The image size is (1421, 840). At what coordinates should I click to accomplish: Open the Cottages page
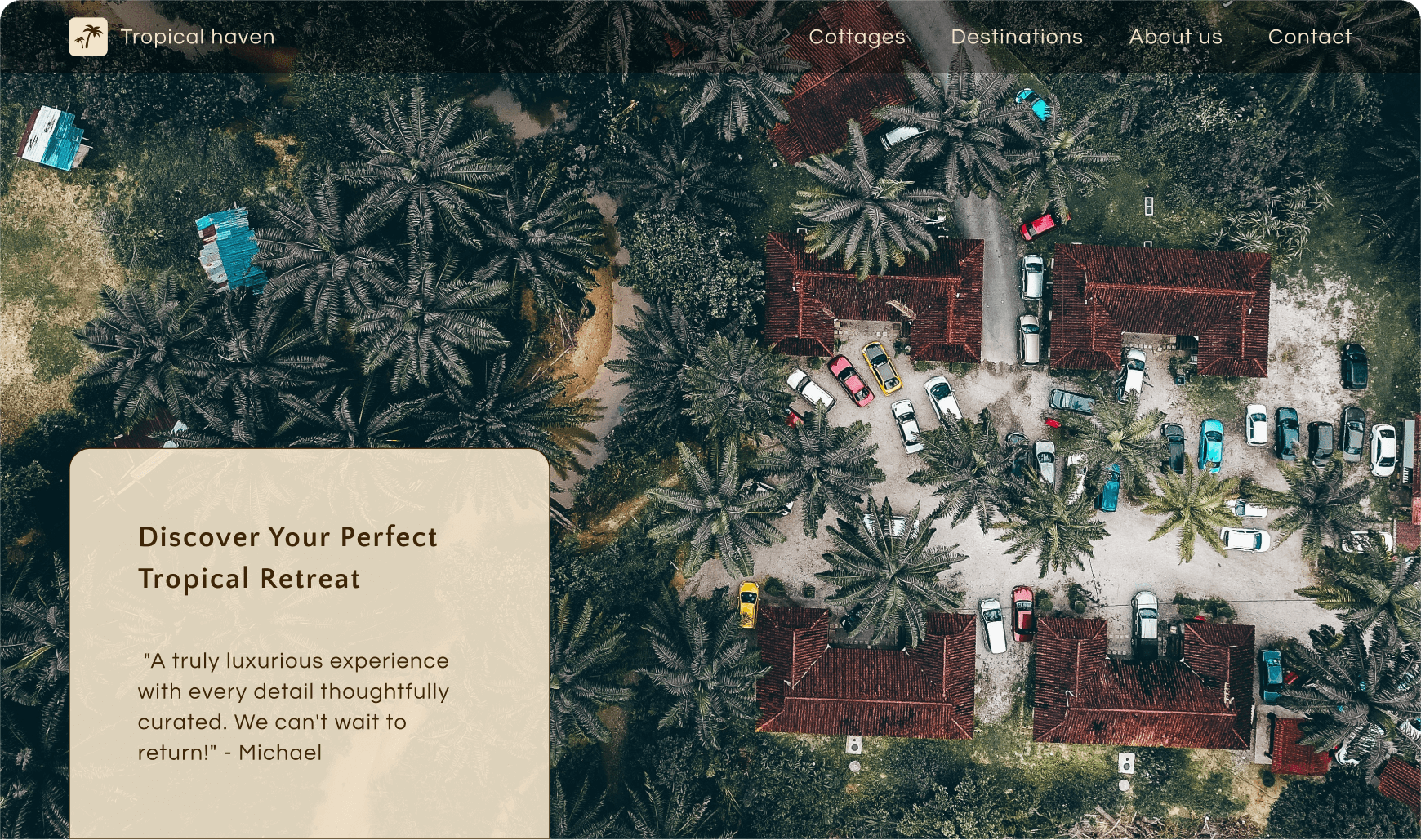857,37
